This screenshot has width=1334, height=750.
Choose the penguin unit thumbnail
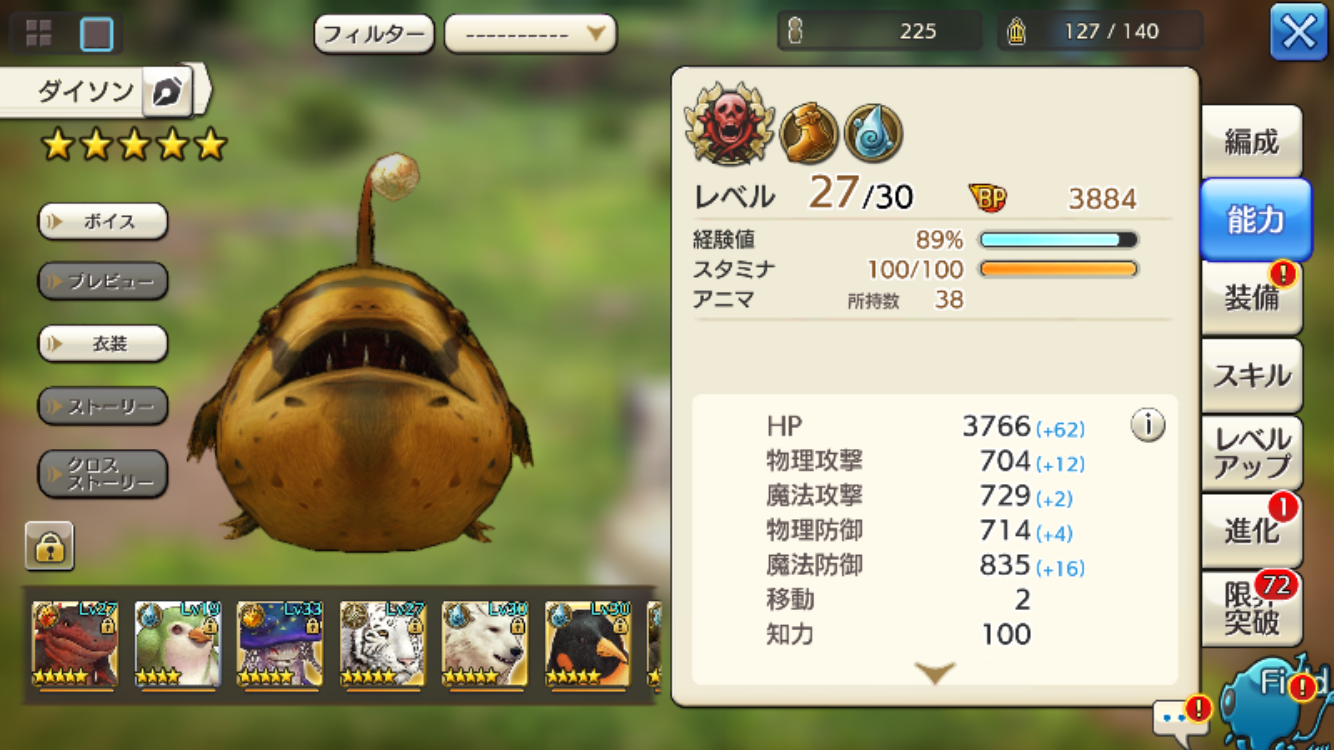(x=587, y=644)
